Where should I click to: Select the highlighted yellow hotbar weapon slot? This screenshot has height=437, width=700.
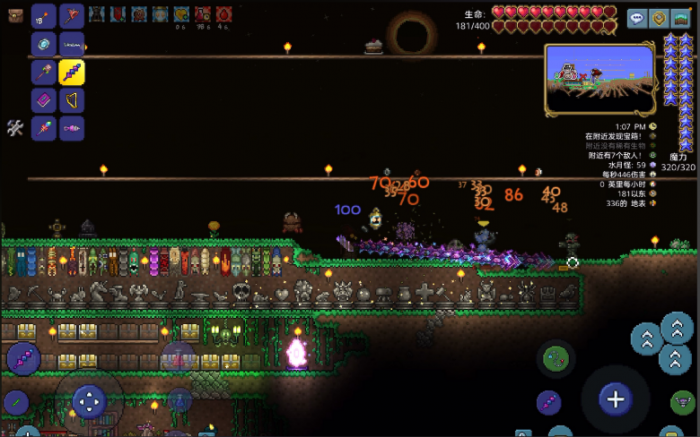pos(71,72)
